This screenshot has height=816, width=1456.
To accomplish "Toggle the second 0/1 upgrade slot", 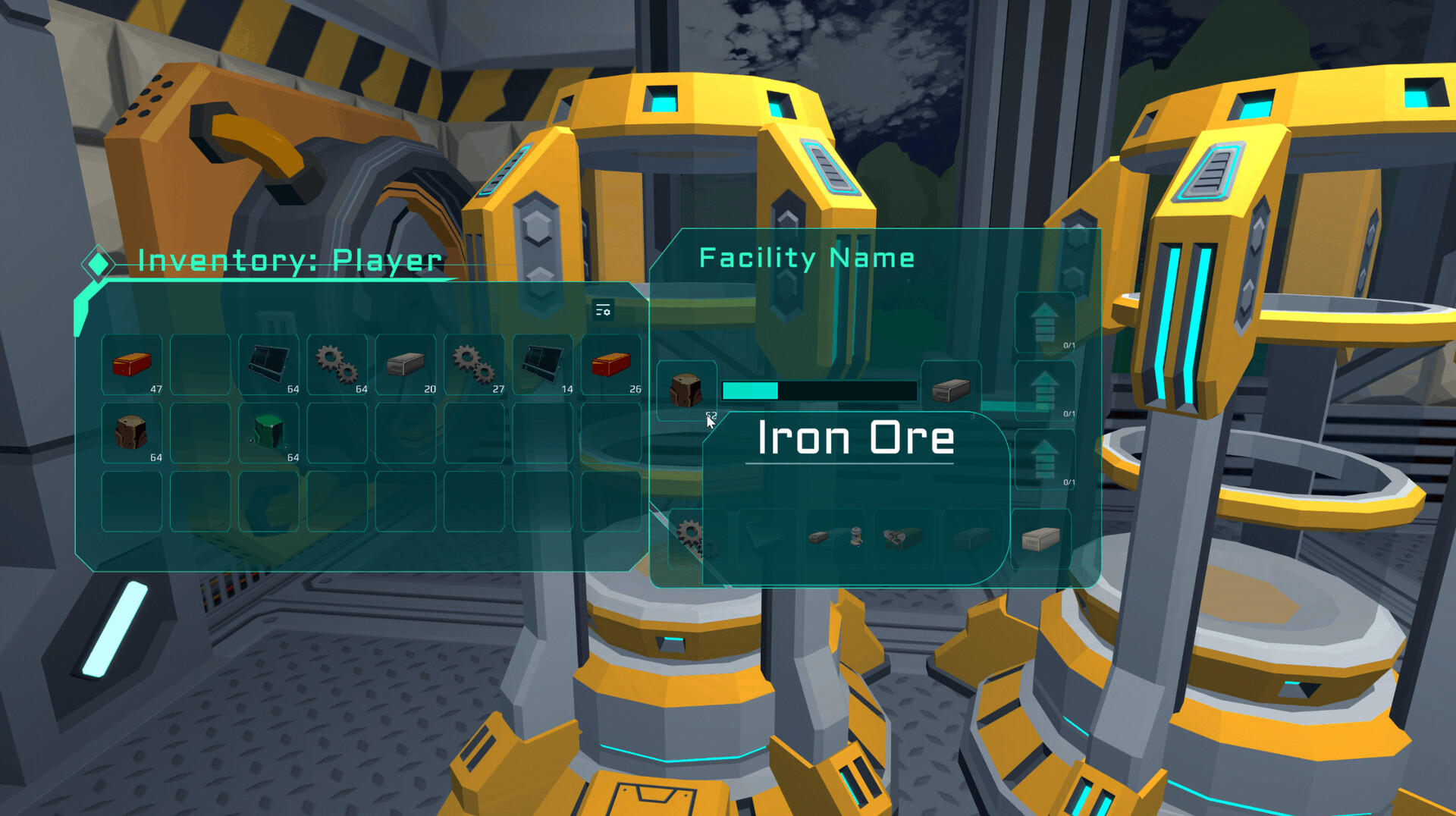I will pos(1069,413).
